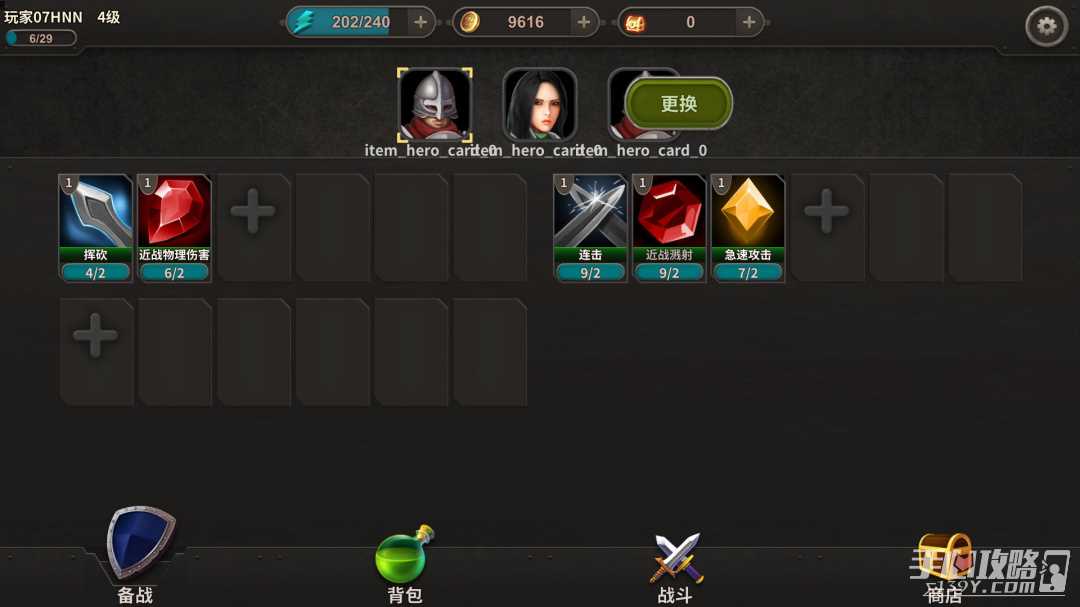Switch to the 备战 shield tab

(x=139, y=558)
